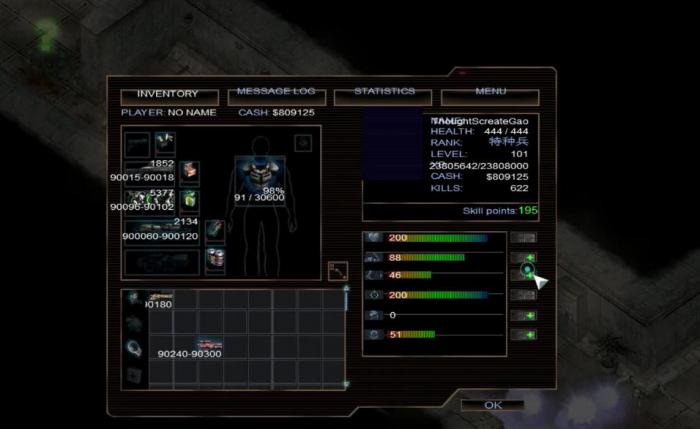This screenshot has height=429, width=700.
Task: Add a point to the skill at 88
Action: [x=524, y=258]
